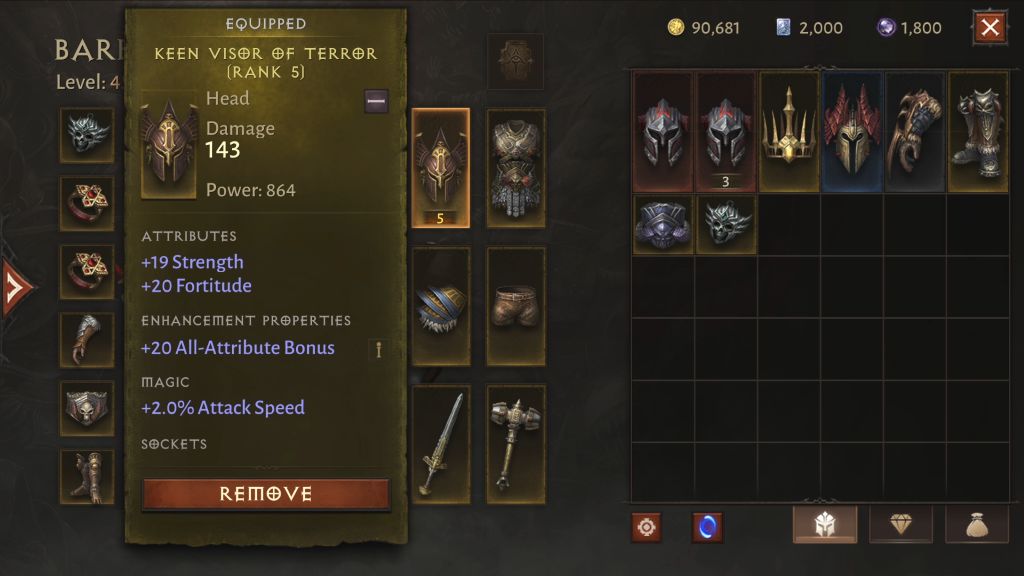Switch to the bag pouch inventory tab
Screen dimensions: 1024x576
(x=977, y=525)
